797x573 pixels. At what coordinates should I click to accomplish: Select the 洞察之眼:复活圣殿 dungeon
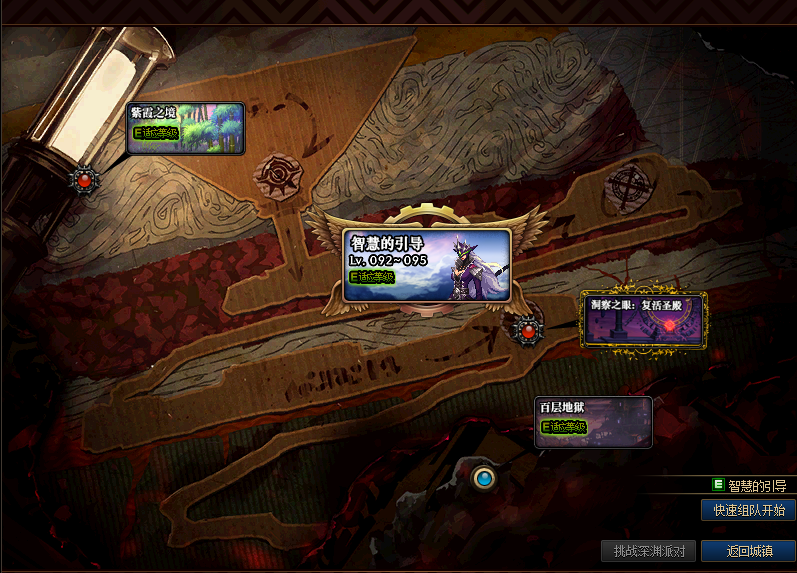tap(644, 320)
